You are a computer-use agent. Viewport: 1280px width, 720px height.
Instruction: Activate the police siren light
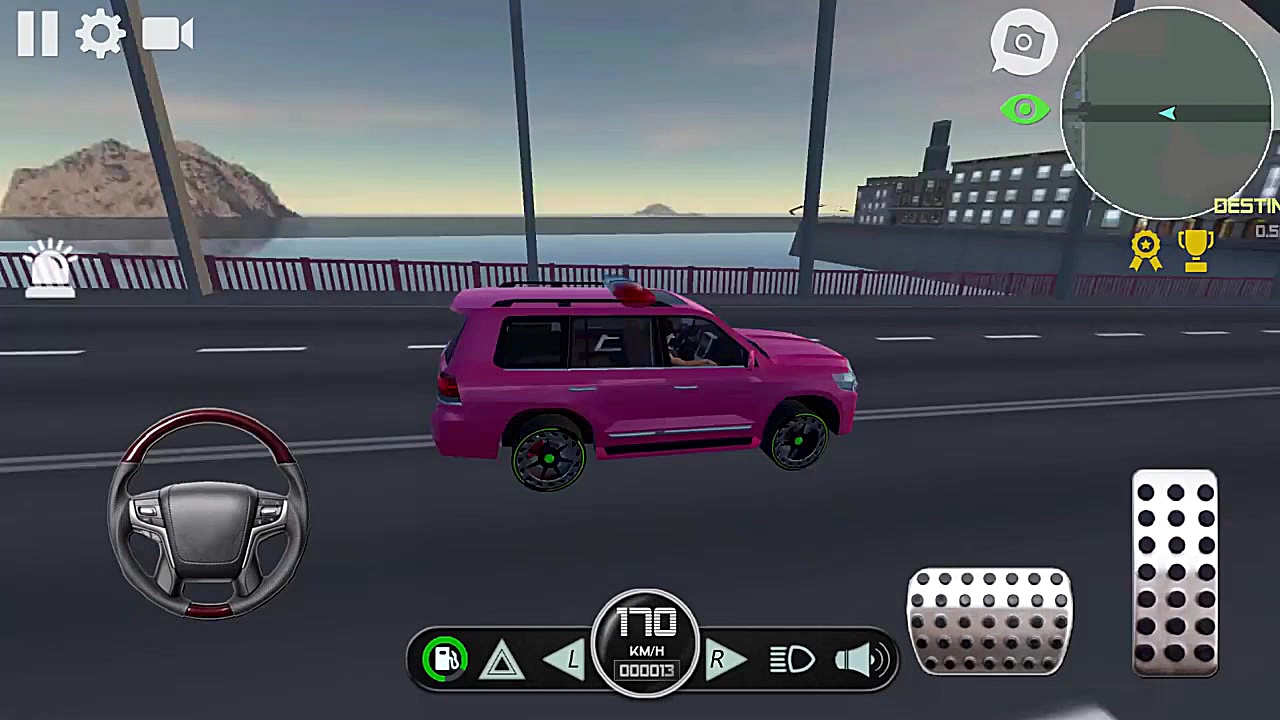[x=48, y=268]
